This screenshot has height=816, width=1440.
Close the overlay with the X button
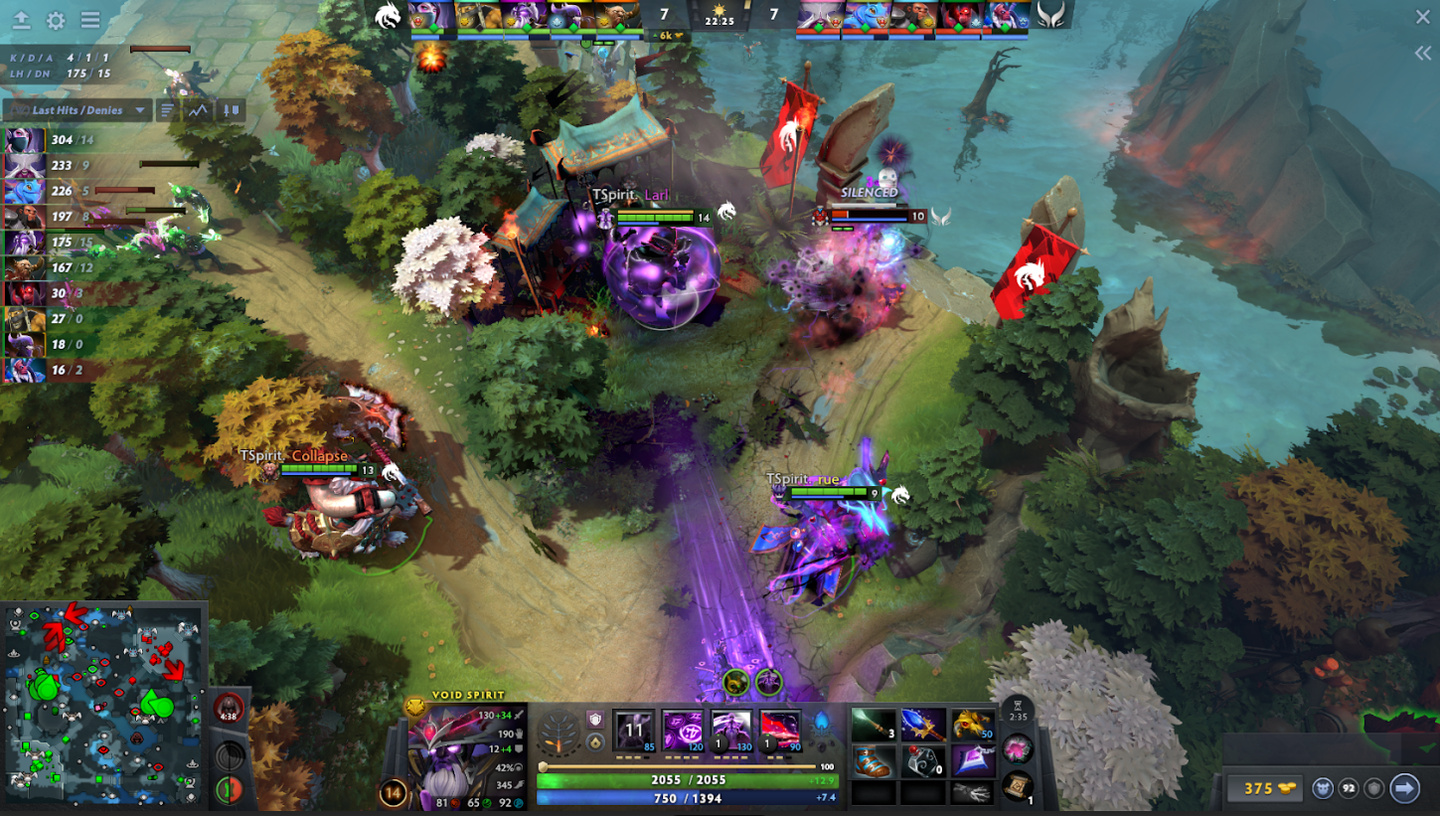pos(1423,17)
